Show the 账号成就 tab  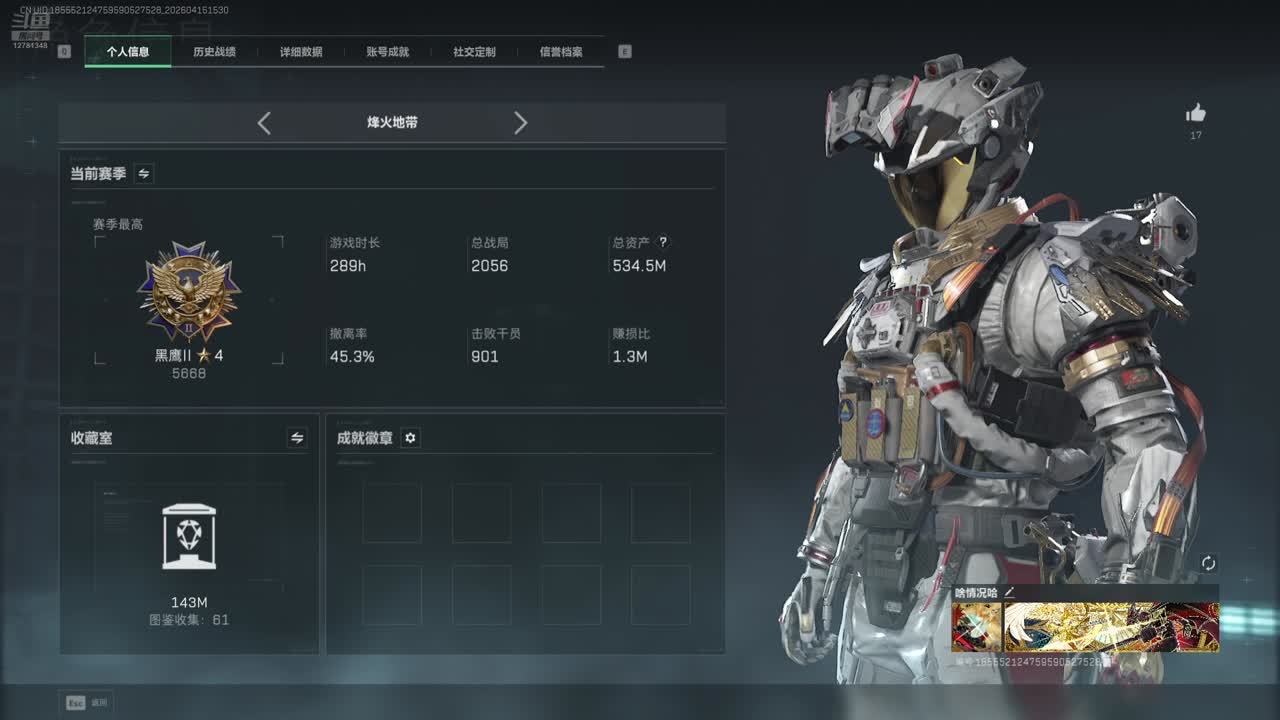pos(387,52)
